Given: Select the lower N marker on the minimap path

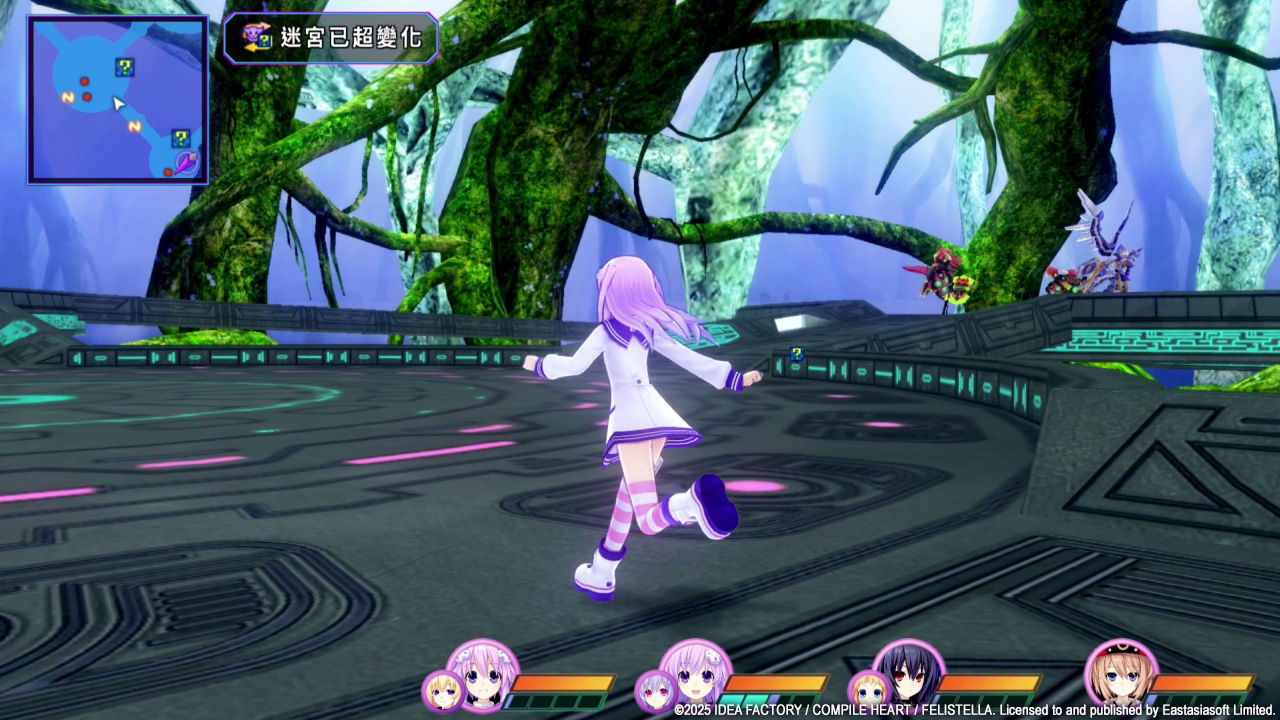Looking at the screenshot, I should [x=133, y=126].
